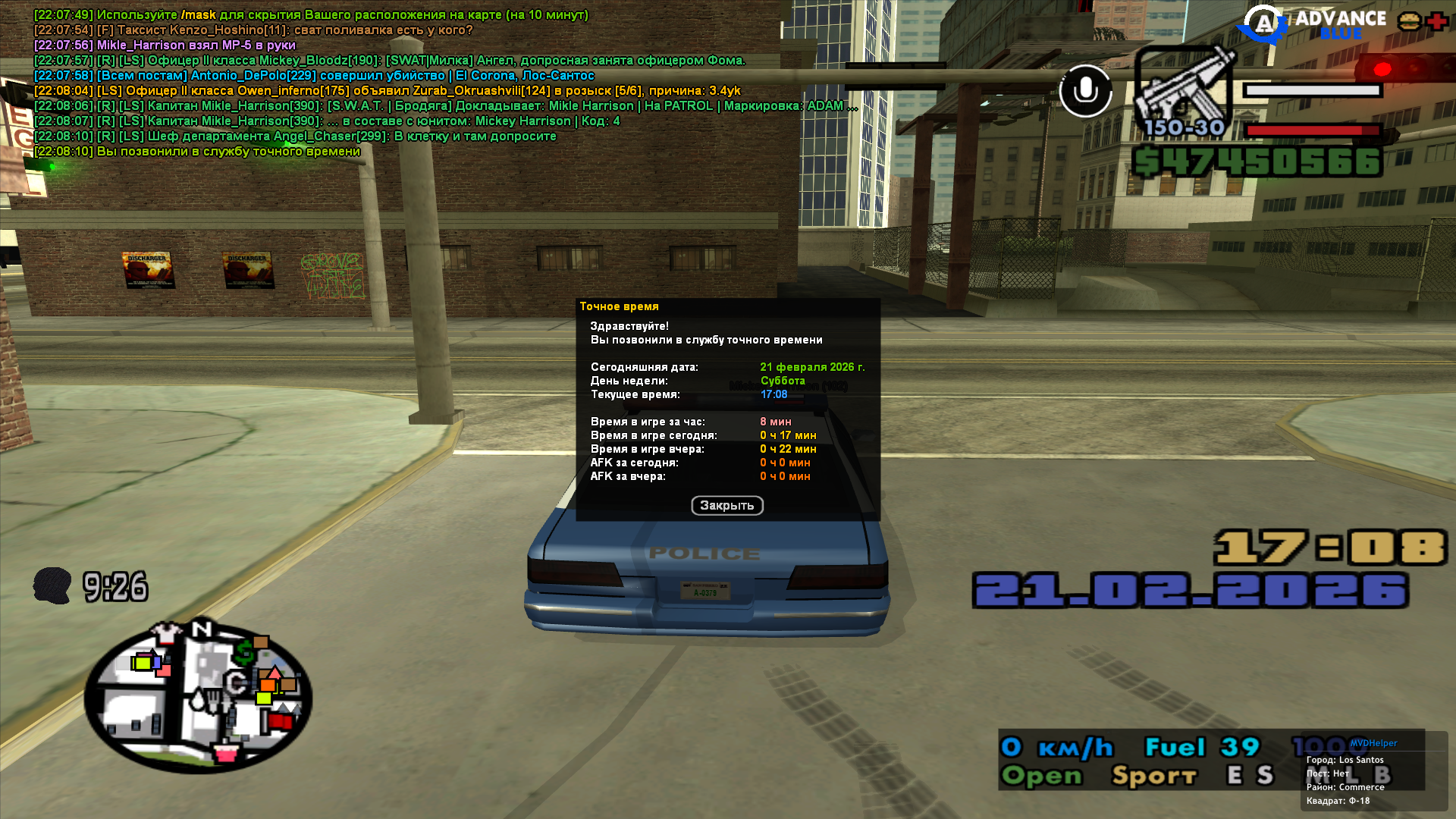Open the MVDHelper info panel
Screen dimensions: 1456x819
1373,743
